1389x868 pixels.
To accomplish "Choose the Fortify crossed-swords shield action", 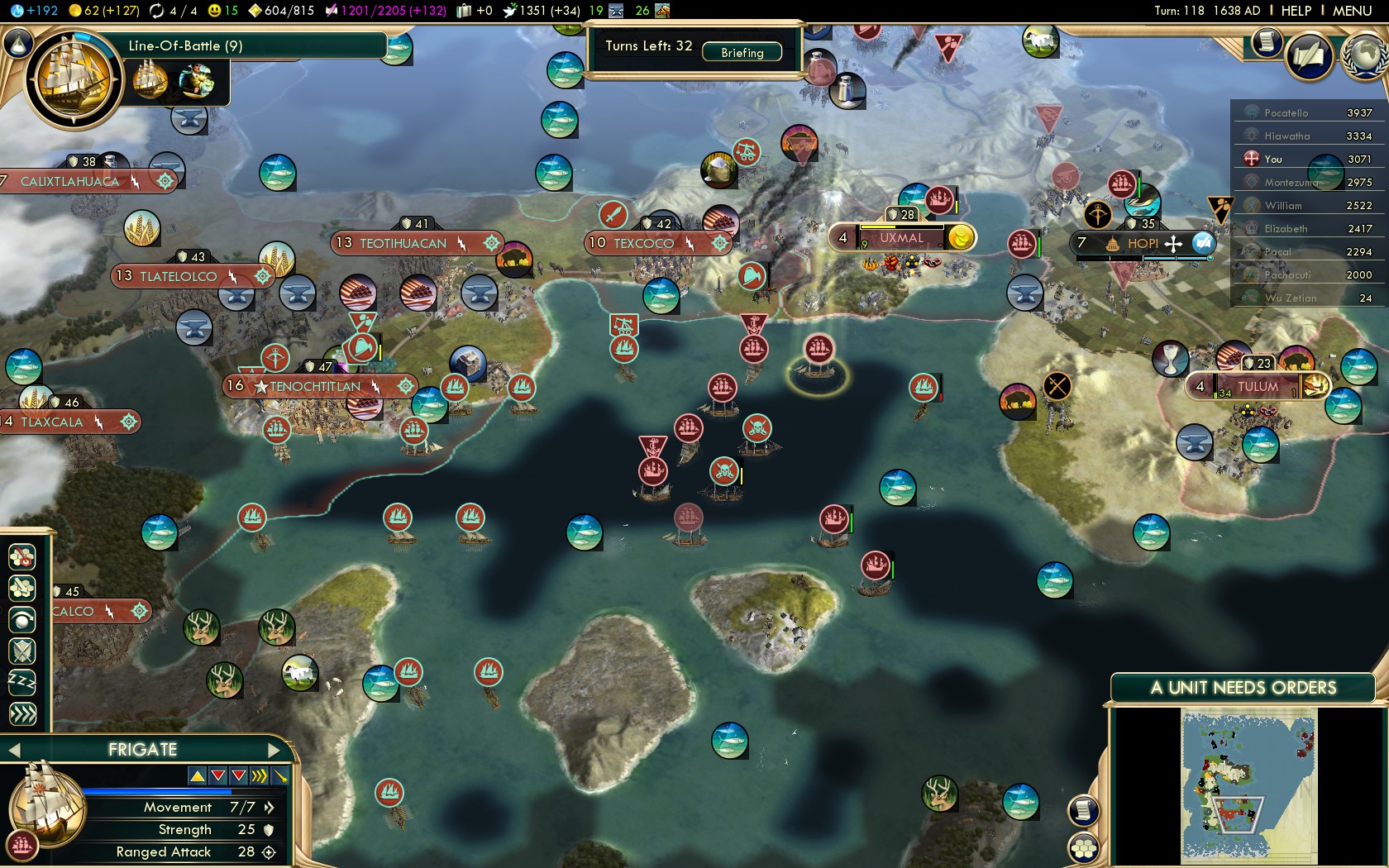I will pos(22,651).
